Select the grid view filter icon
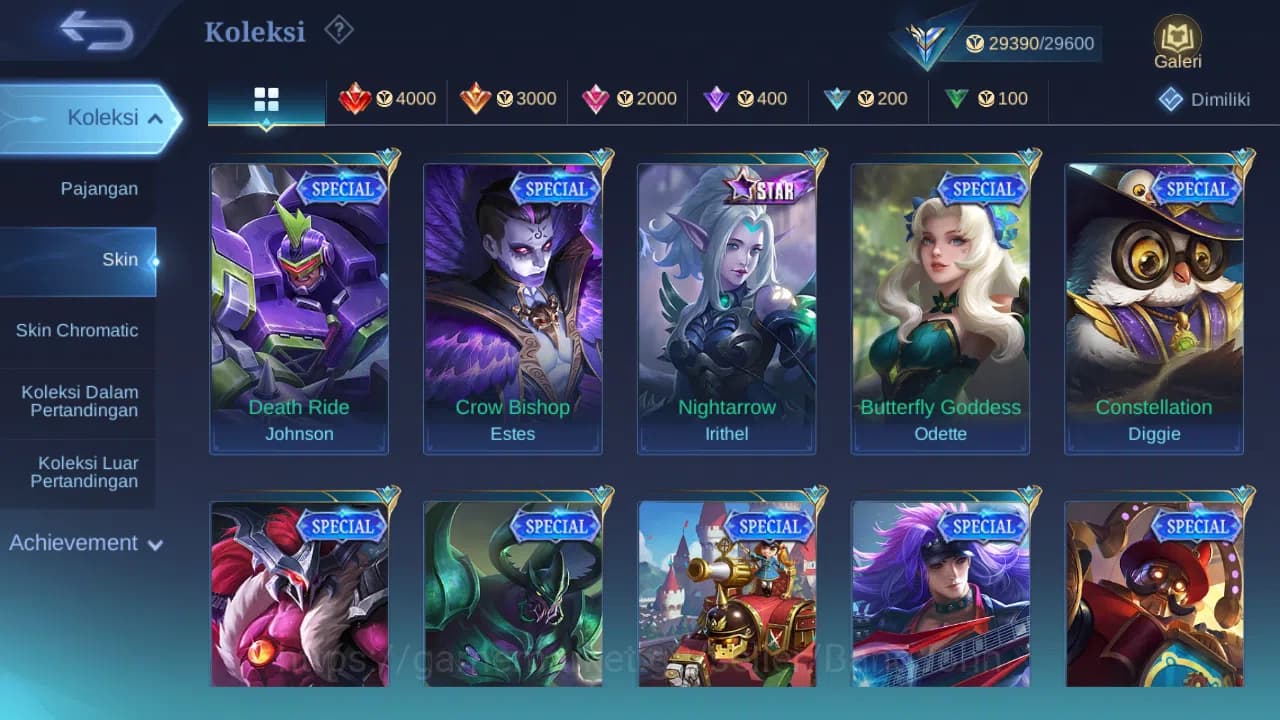This screenshot has width=1280, height=720. (265, 99)
